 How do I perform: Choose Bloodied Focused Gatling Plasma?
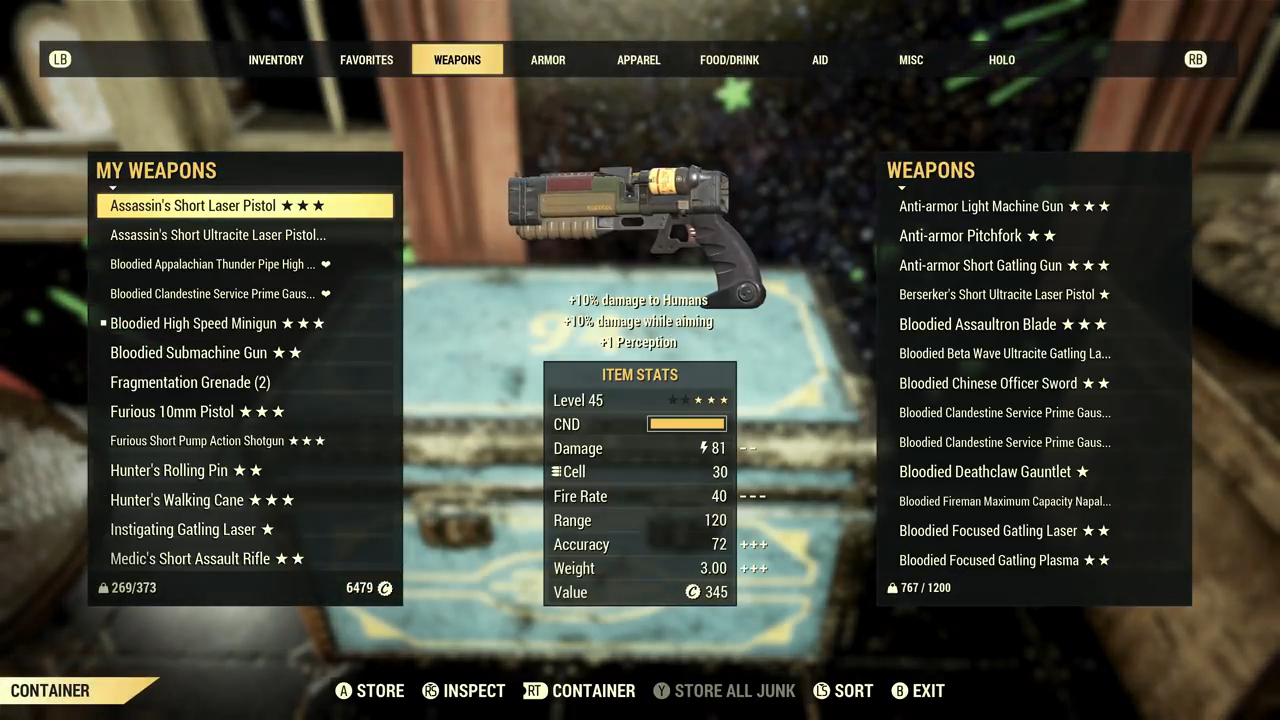(1004, 561)
